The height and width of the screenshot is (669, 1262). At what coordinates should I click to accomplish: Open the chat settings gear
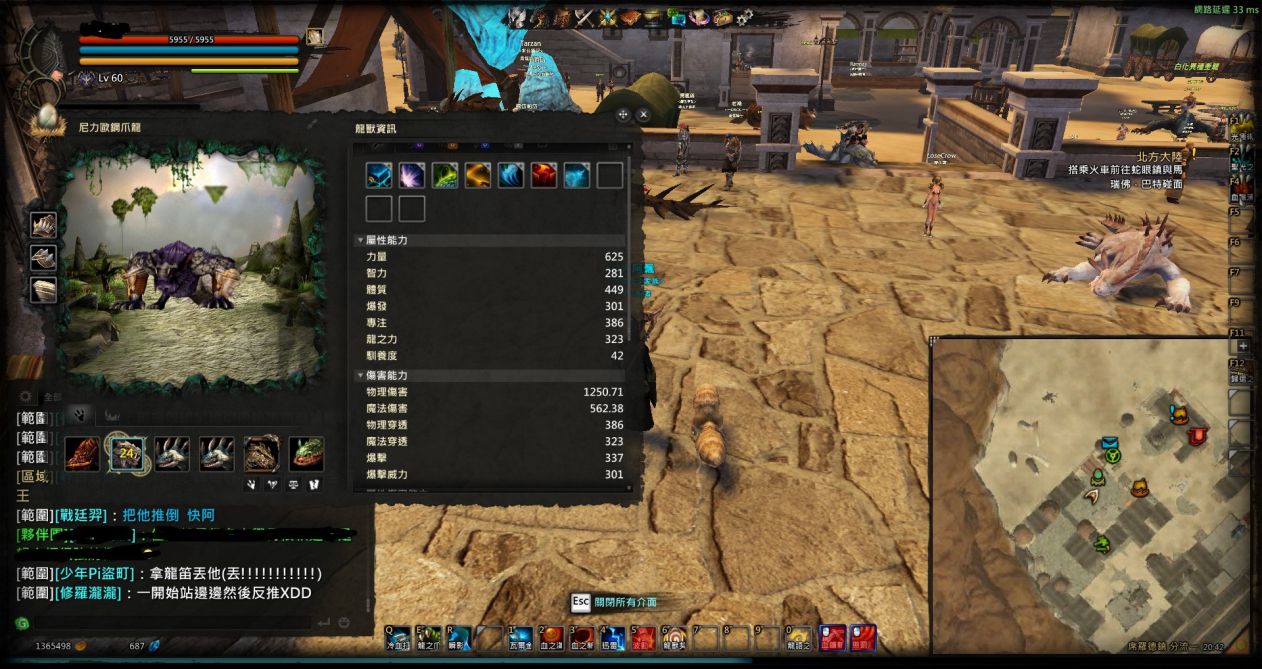[25, 397]
